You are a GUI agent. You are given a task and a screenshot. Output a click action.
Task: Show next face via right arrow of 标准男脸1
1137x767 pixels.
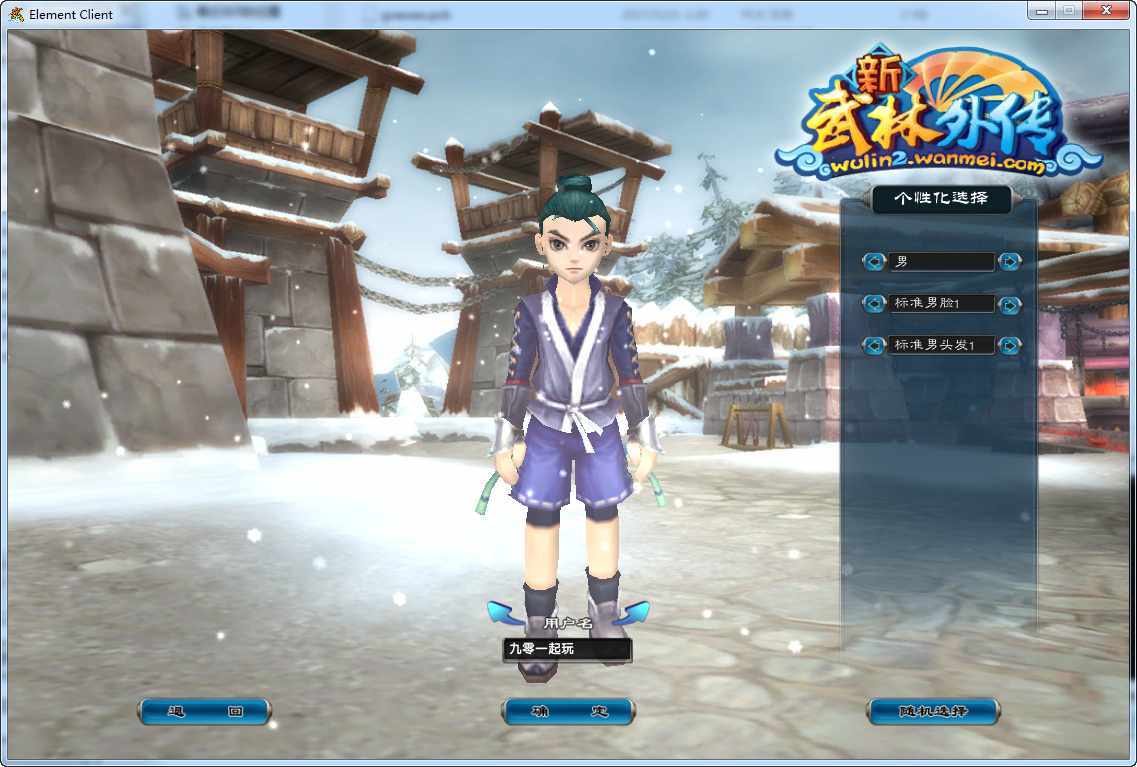pos(1010,304)
